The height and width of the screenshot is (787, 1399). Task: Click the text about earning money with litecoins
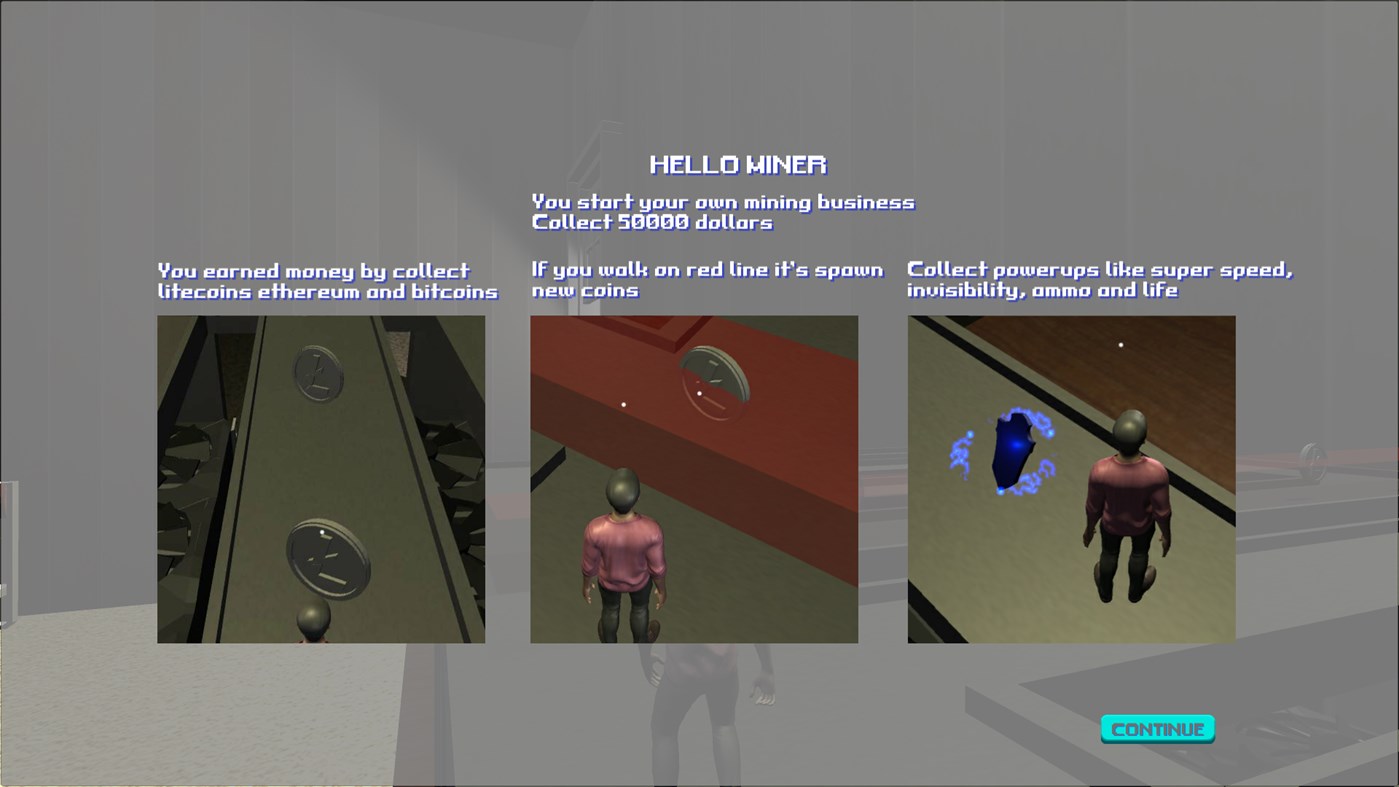[327, 281]
